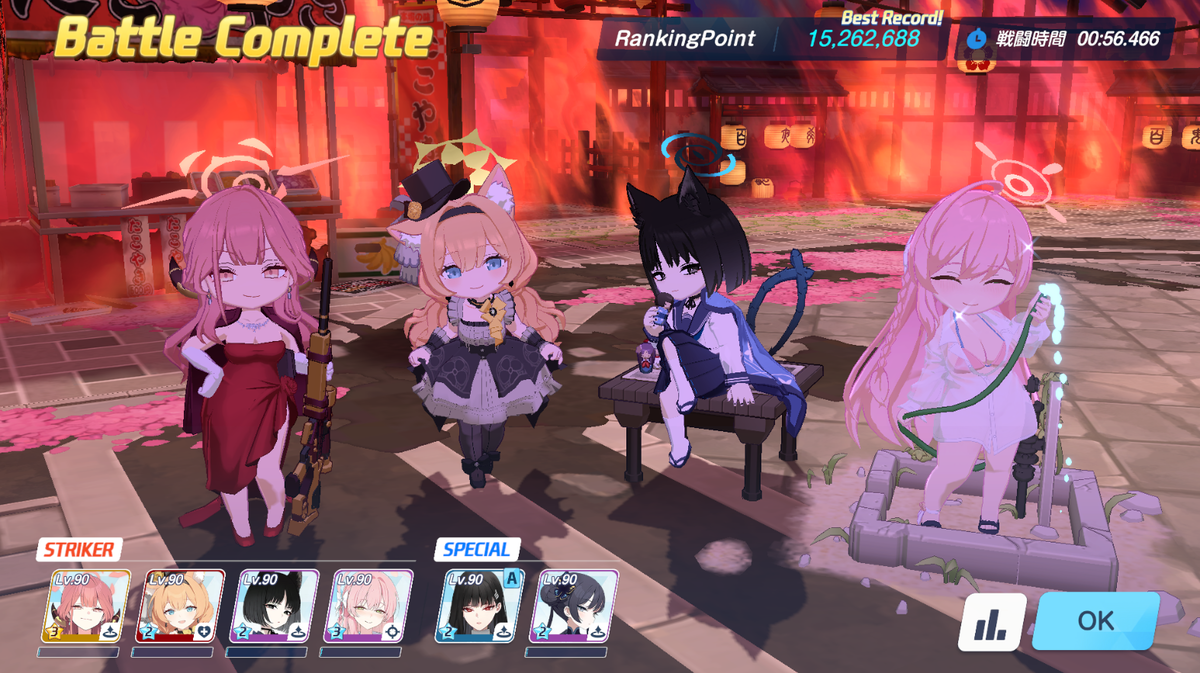This screenshot has height=673, width=1200.
Task: Select the black-haired cat-eared striker portrait
Action: [x=274, y=606]
